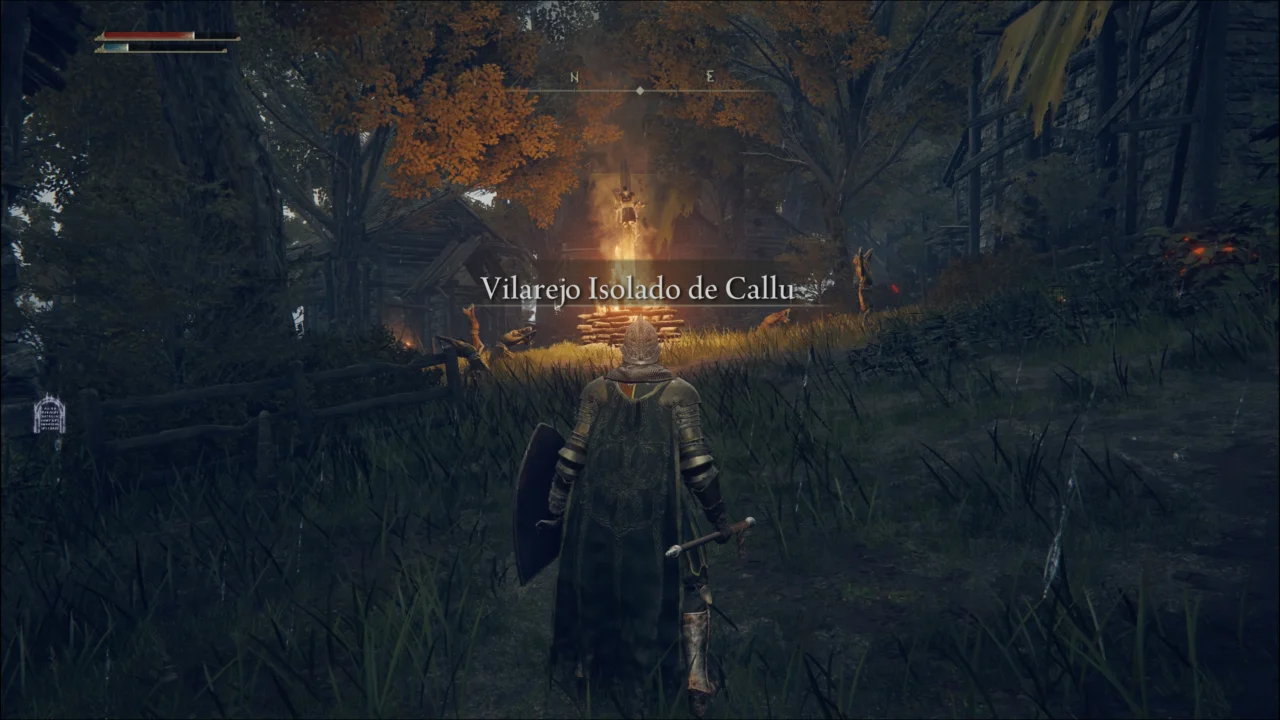Click the East marker on the compass

click(x=709, y=78)
